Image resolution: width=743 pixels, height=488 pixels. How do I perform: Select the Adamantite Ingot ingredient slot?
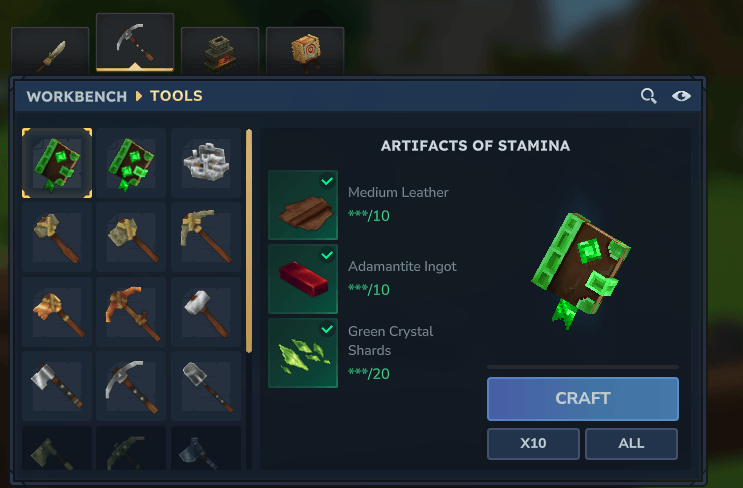[302, 279]
